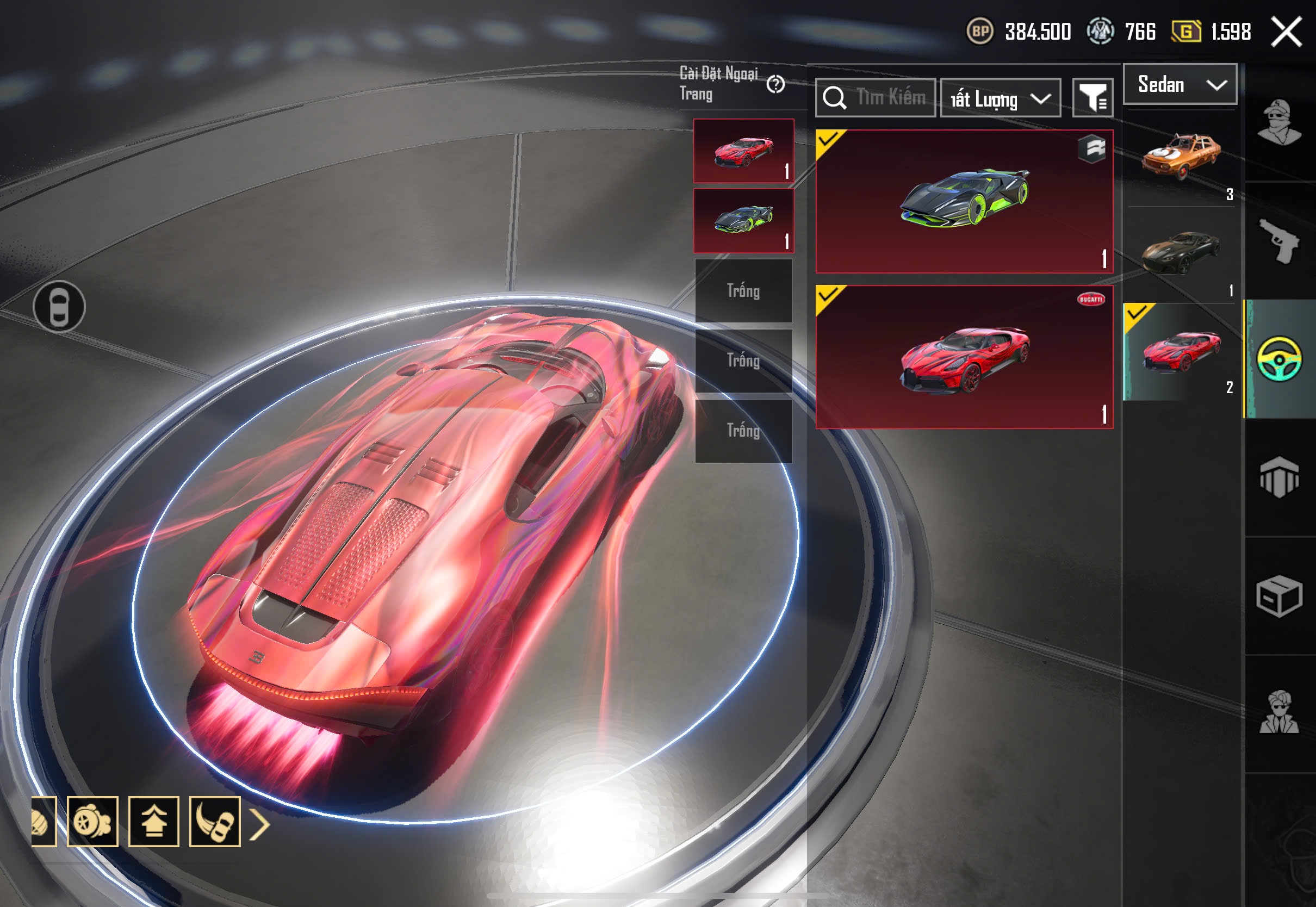Select the equipped red car loadout slot
The width and height of the screenshot is (1316, 907).
[x=743, y=151]
